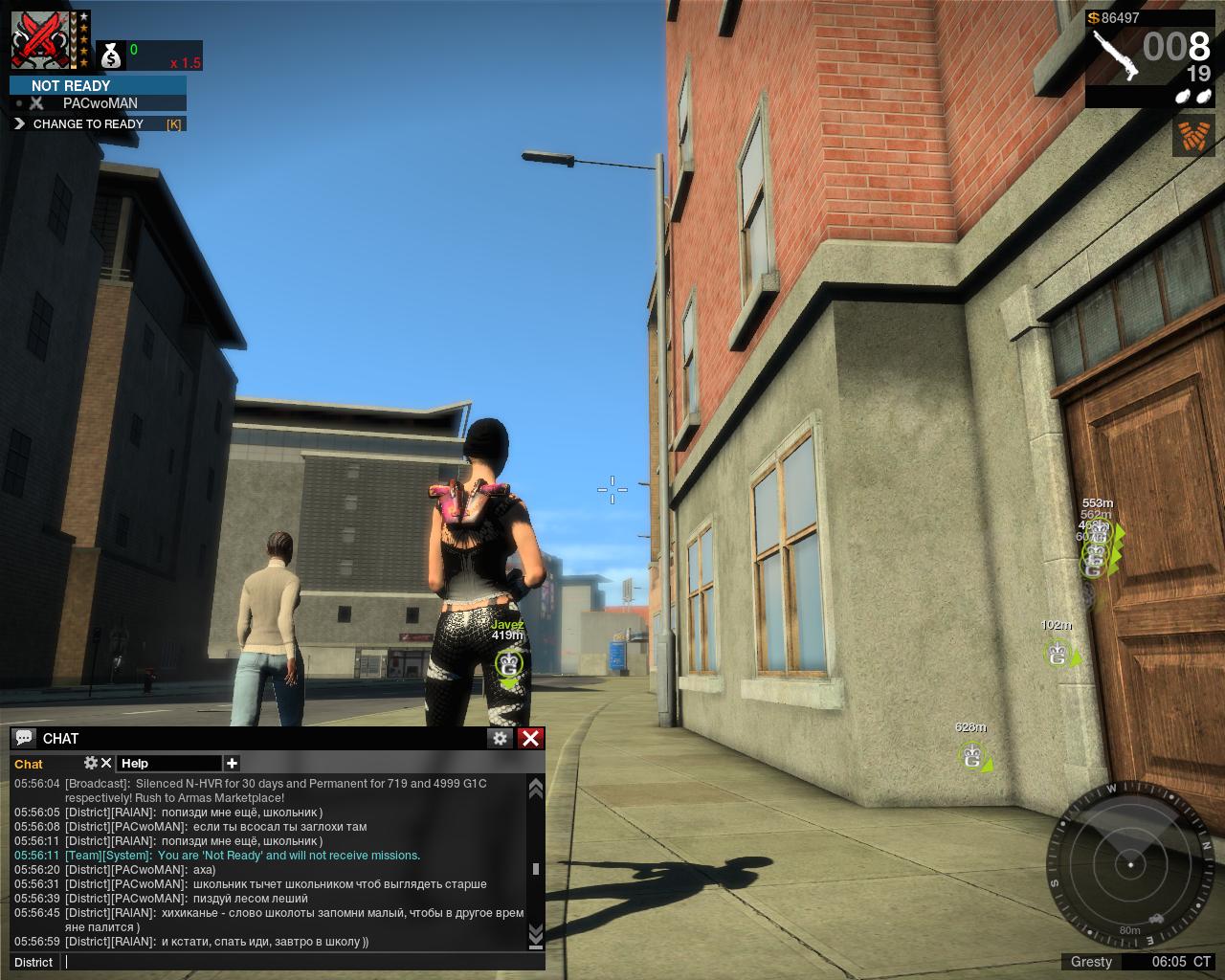Select PACwoMAN in the team list
Viewport: 1225px width, 980px height.
[x=100, y=103]
